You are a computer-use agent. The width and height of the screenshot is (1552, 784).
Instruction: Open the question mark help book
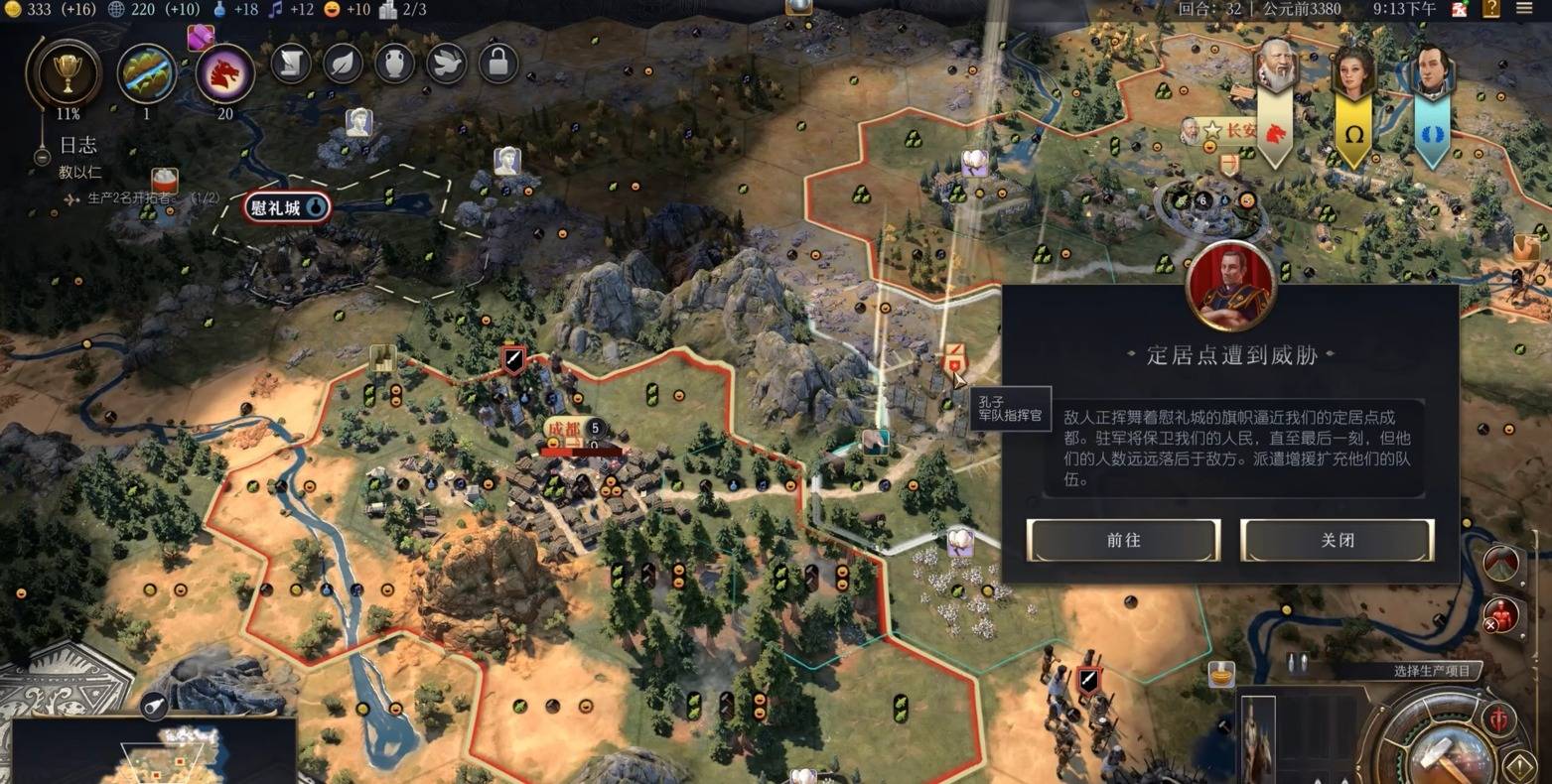[1490, 9]
